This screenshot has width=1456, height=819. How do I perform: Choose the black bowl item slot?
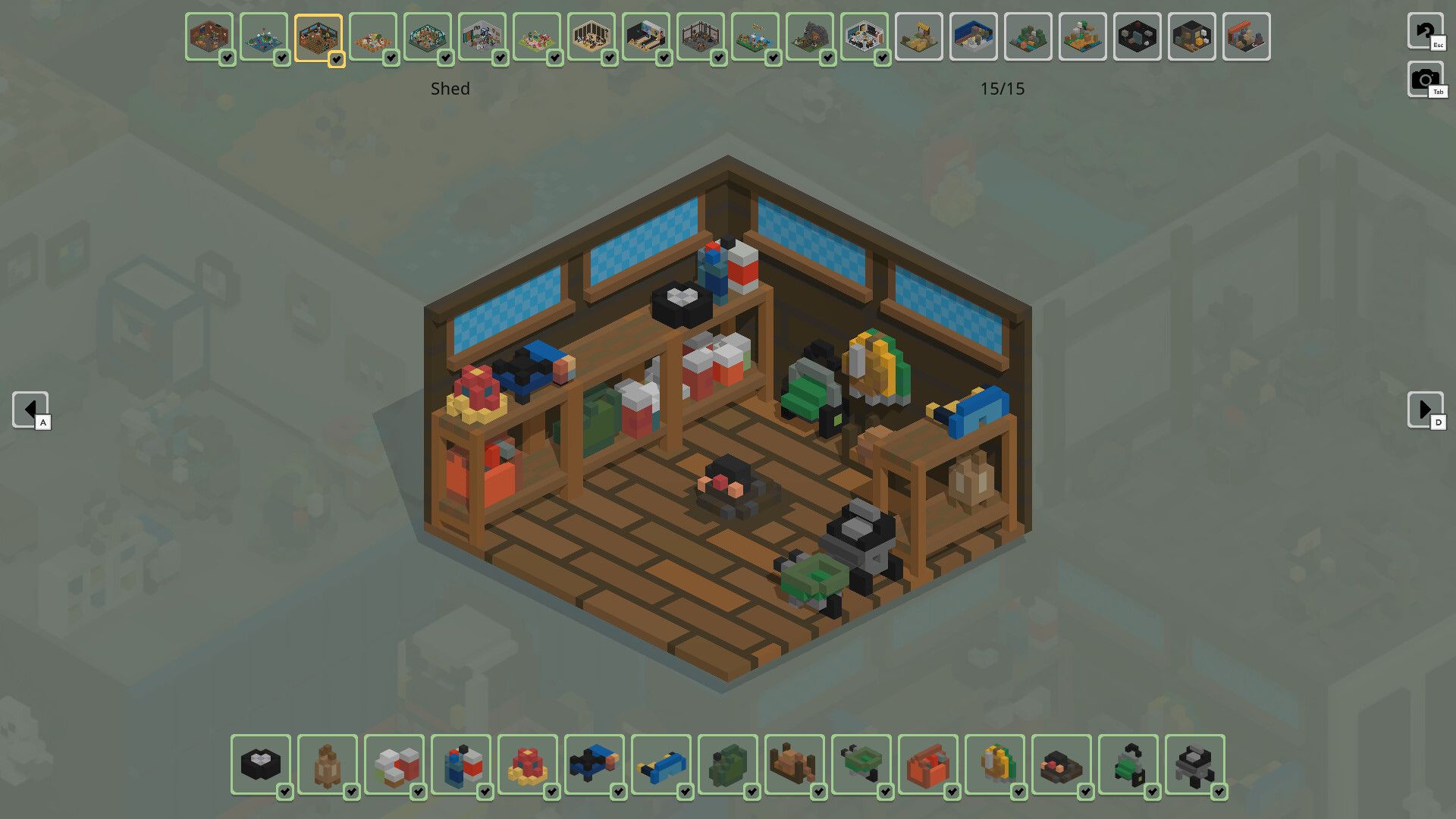(x=261, y=764)
